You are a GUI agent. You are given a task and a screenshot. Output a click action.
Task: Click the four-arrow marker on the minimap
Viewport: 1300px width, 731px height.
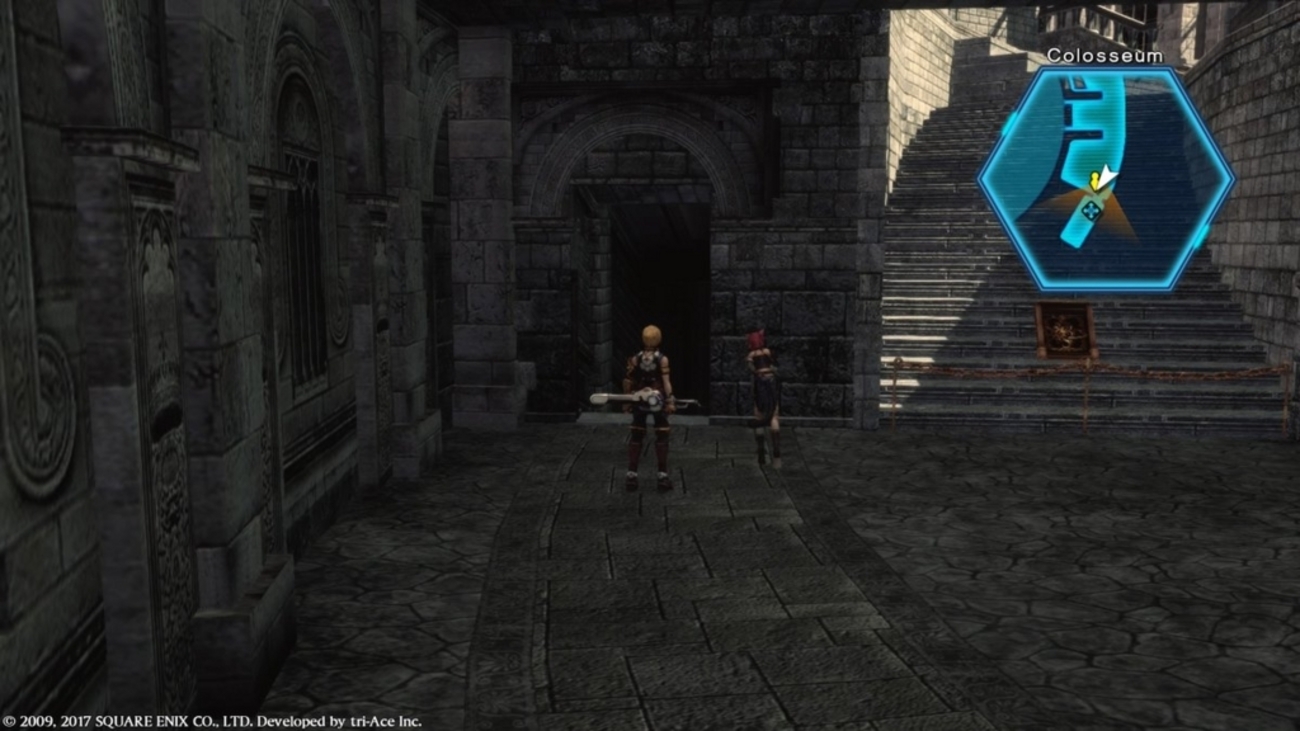[1091, 212]
